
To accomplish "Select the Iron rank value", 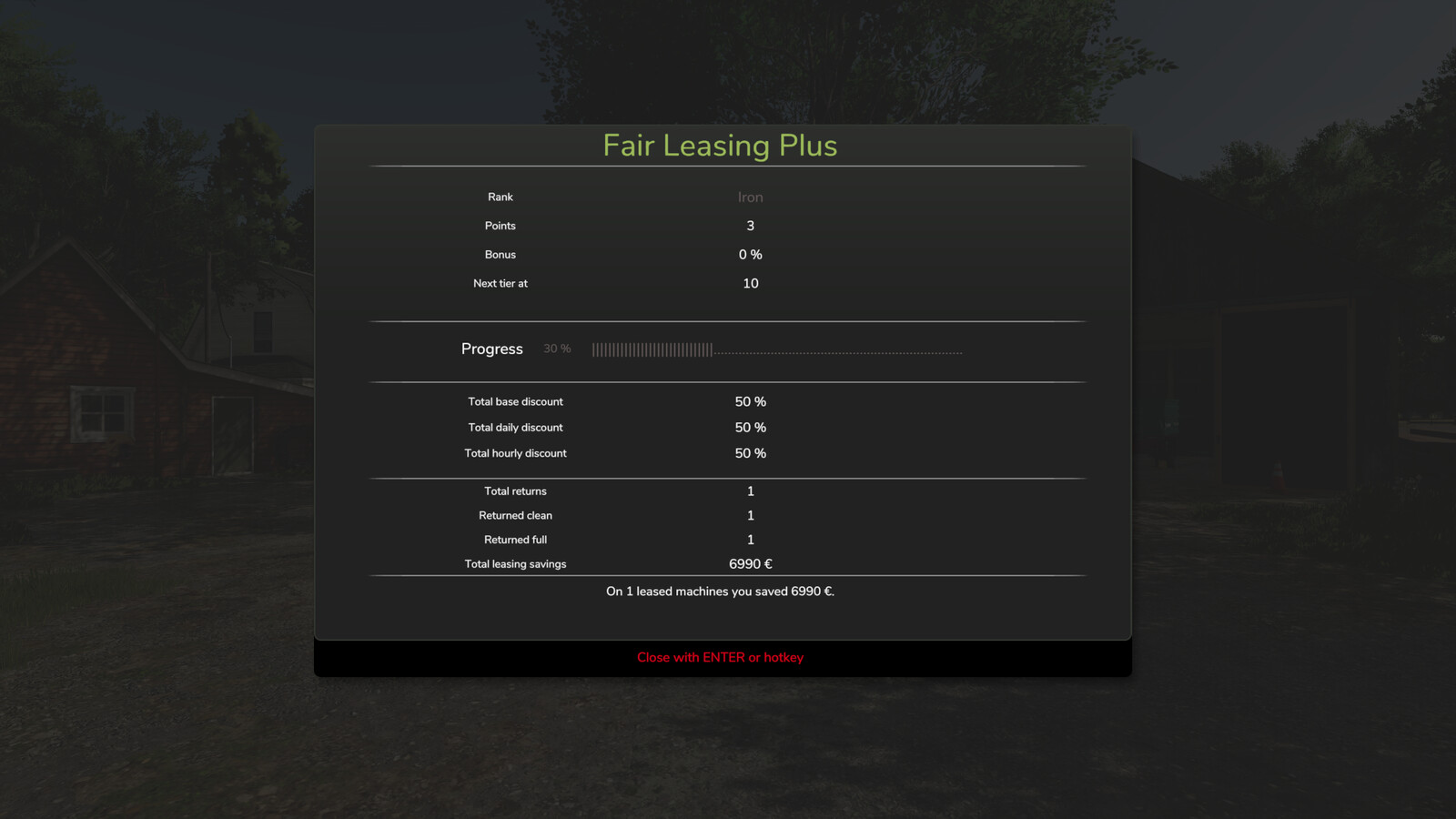I will coord(750,197).
